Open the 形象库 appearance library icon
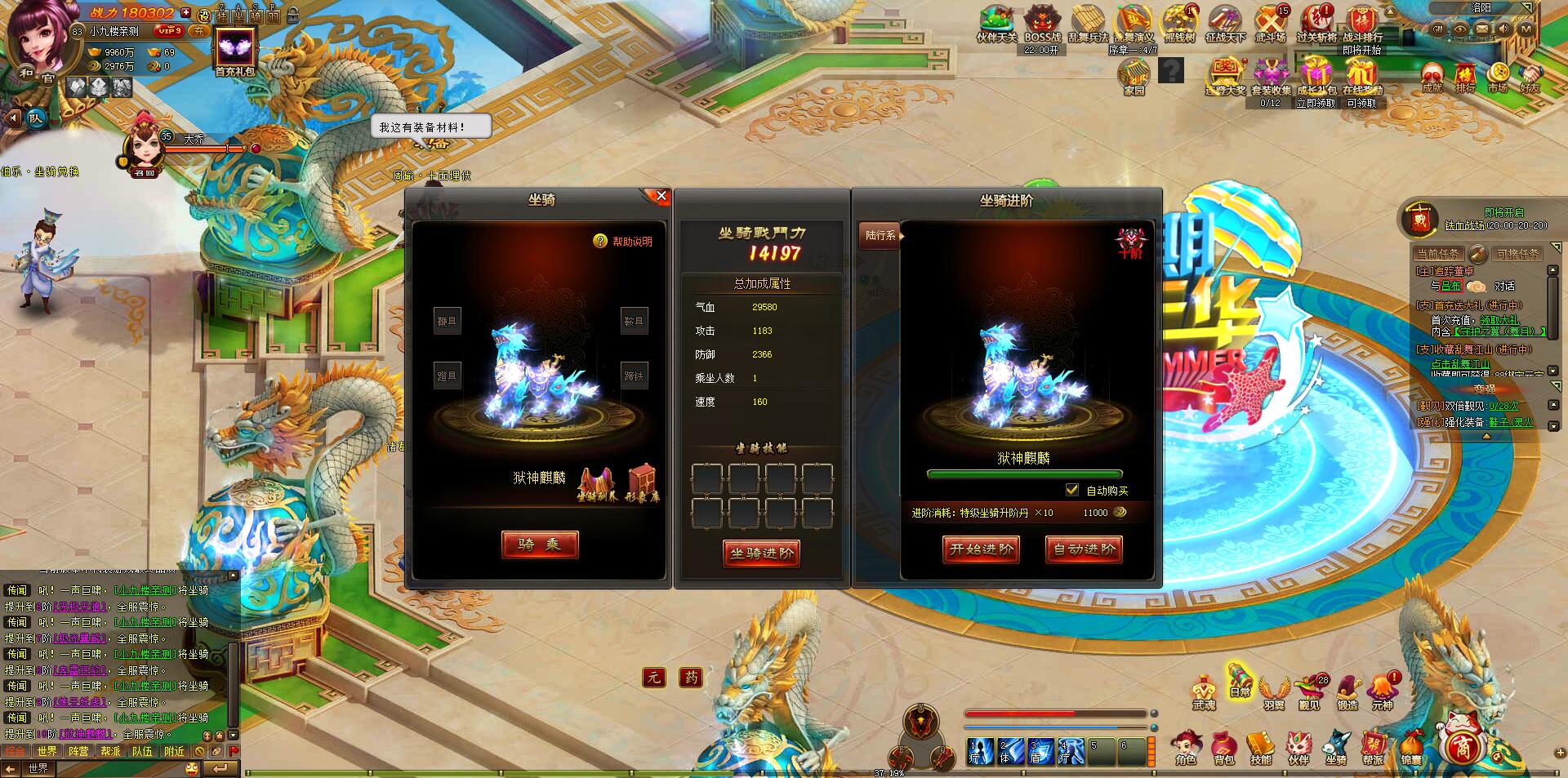Image resolution: width=1568 pixels, height=778 pixels. [642, 482]
